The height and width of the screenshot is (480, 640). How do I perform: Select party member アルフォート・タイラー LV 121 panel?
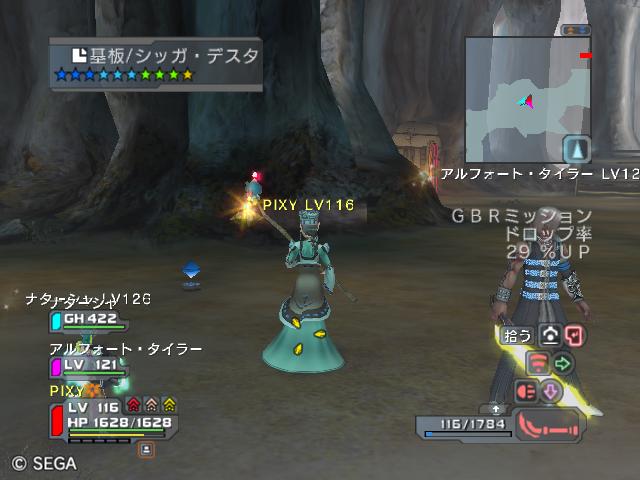[x=88, y=366]
